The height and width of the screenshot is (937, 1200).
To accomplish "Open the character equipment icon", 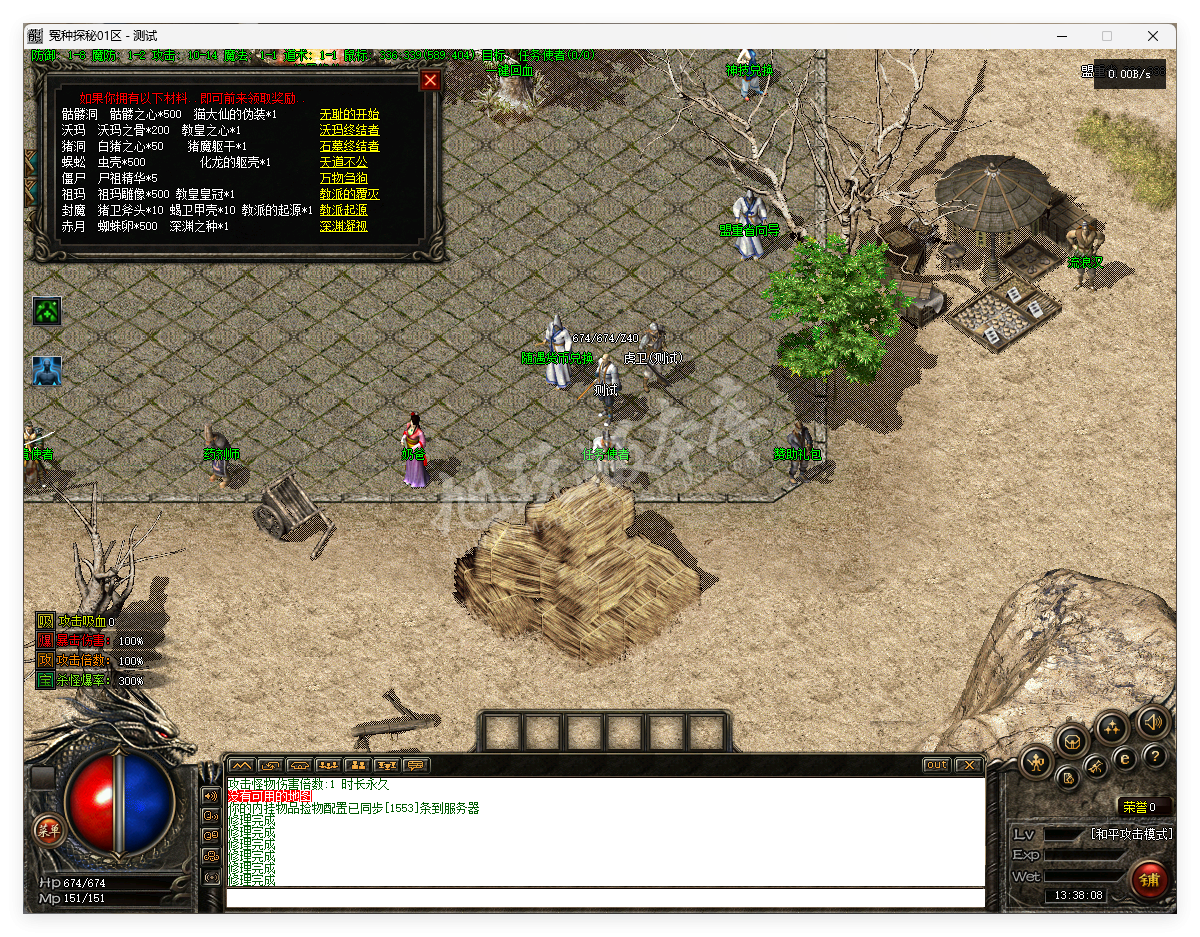I will (x=1037, y=763).
